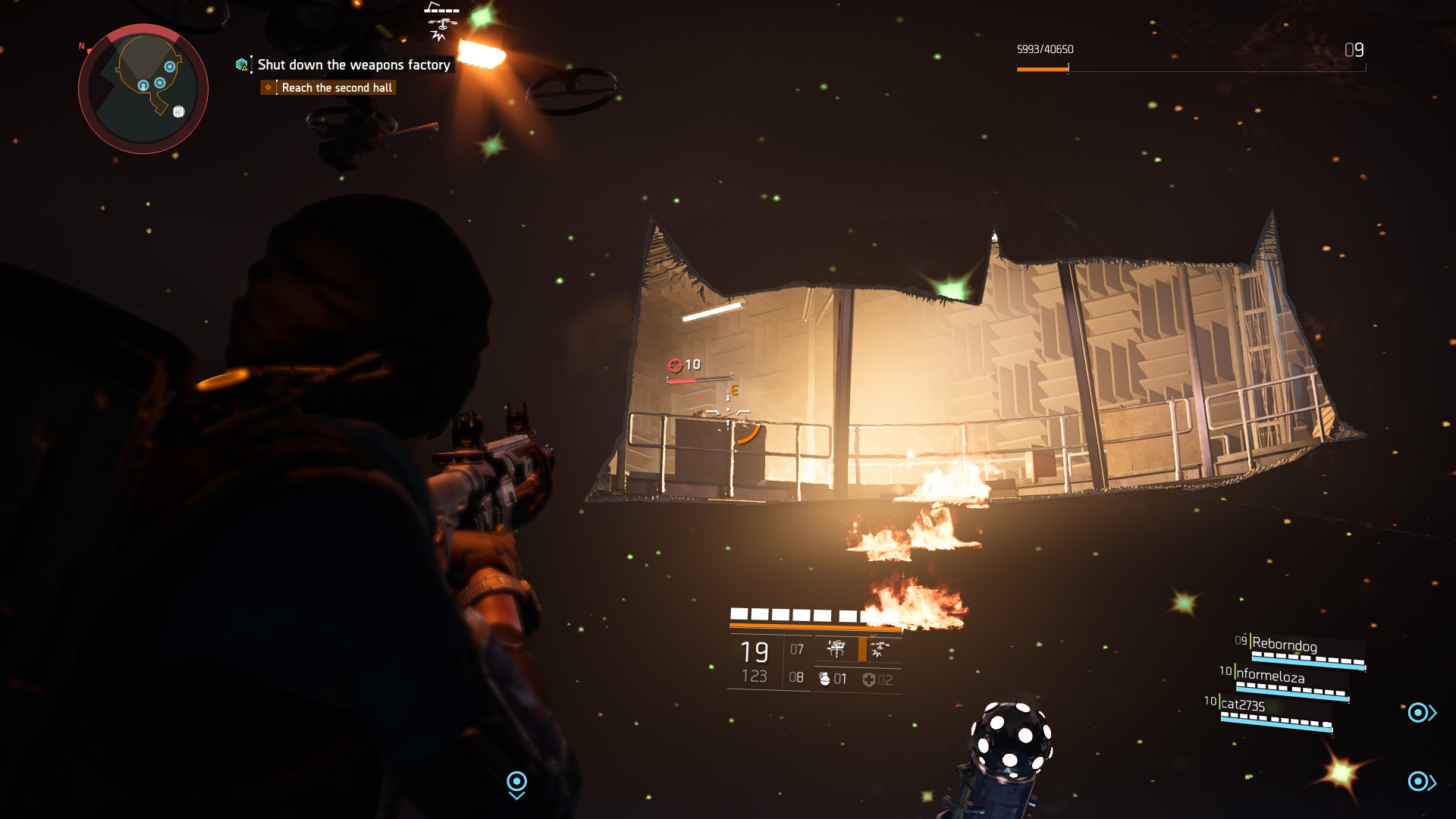Select party member cat2735
Image resolution: width=1456 pixels, height=819 pixels.
(1243, 705)
